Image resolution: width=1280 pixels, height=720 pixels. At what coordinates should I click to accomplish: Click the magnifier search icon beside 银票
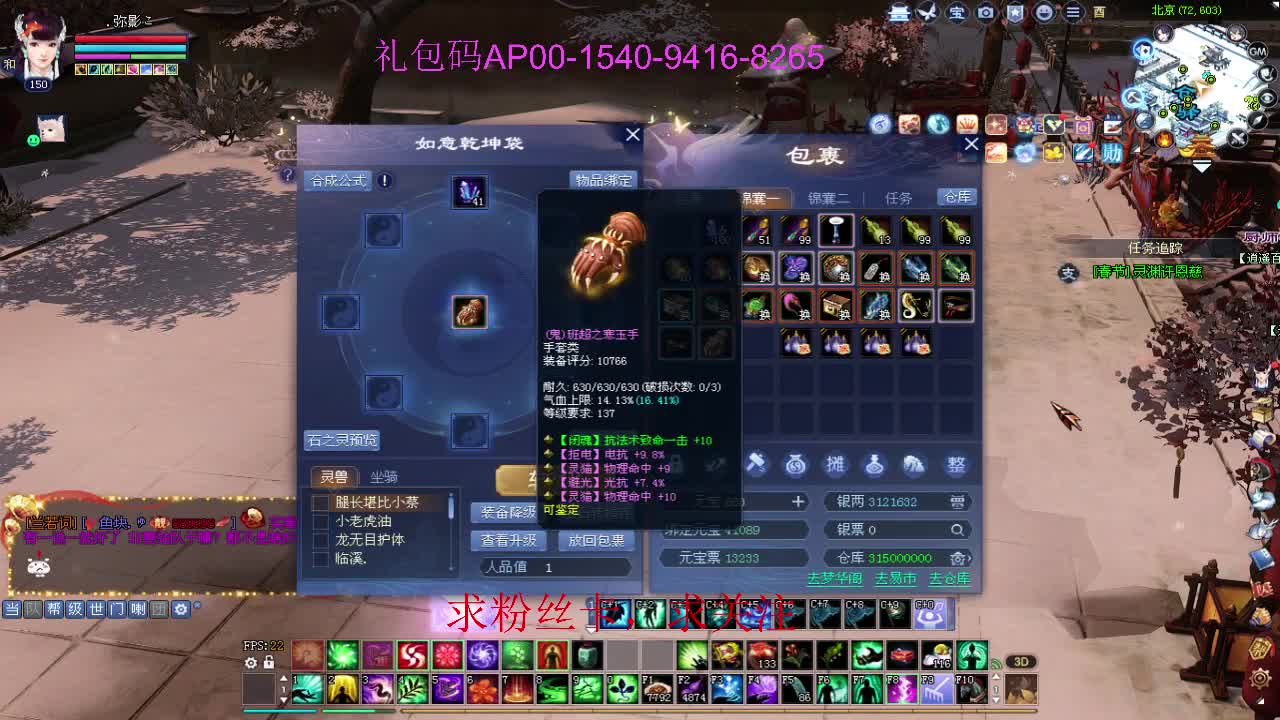[x=957, y=530]
